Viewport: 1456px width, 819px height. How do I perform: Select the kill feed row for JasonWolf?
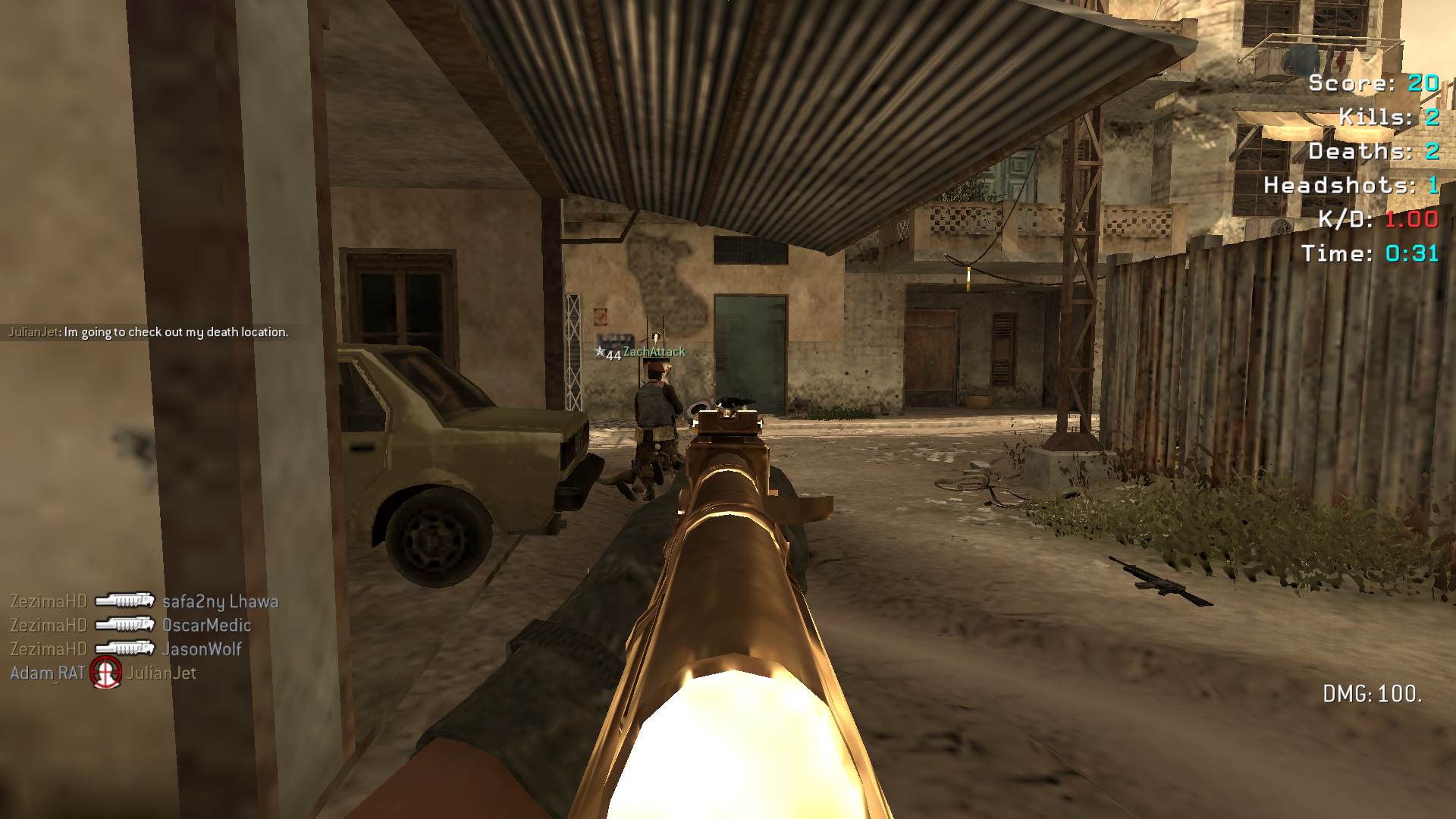point(126,649)
